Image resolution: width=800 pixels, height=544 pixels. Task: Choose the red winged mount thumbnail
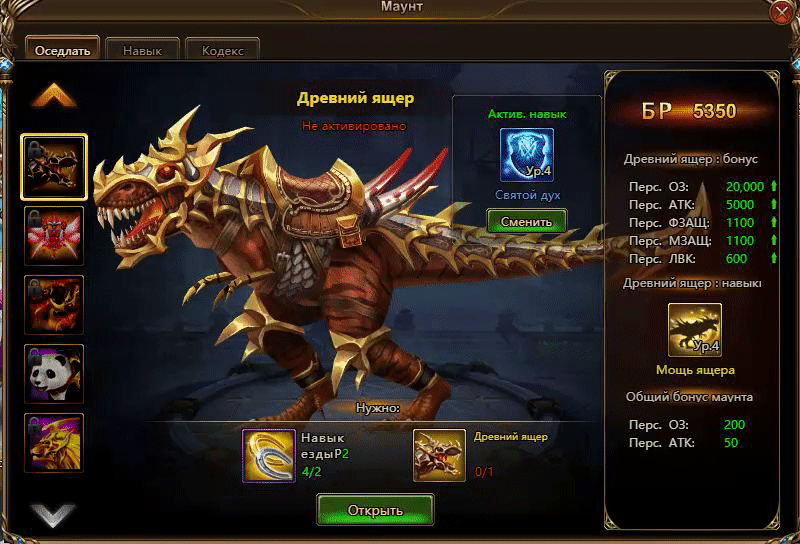[x=54, y=236]
